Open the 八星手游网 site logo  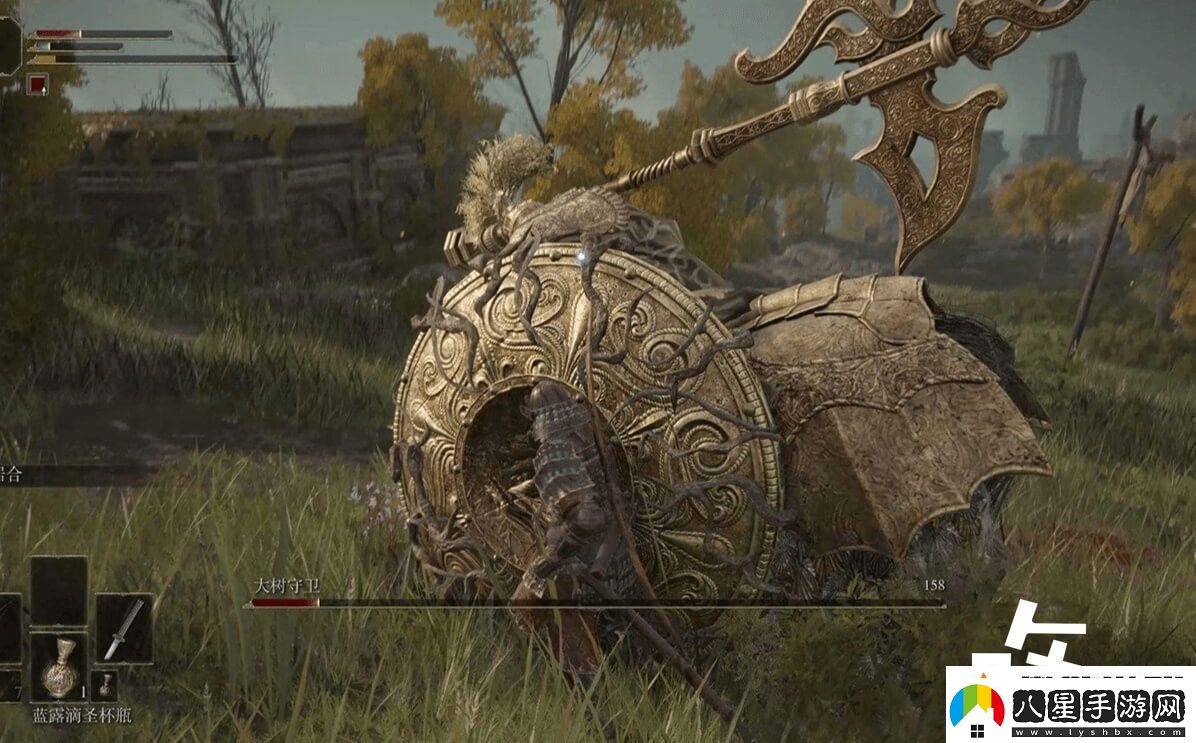1070,706
